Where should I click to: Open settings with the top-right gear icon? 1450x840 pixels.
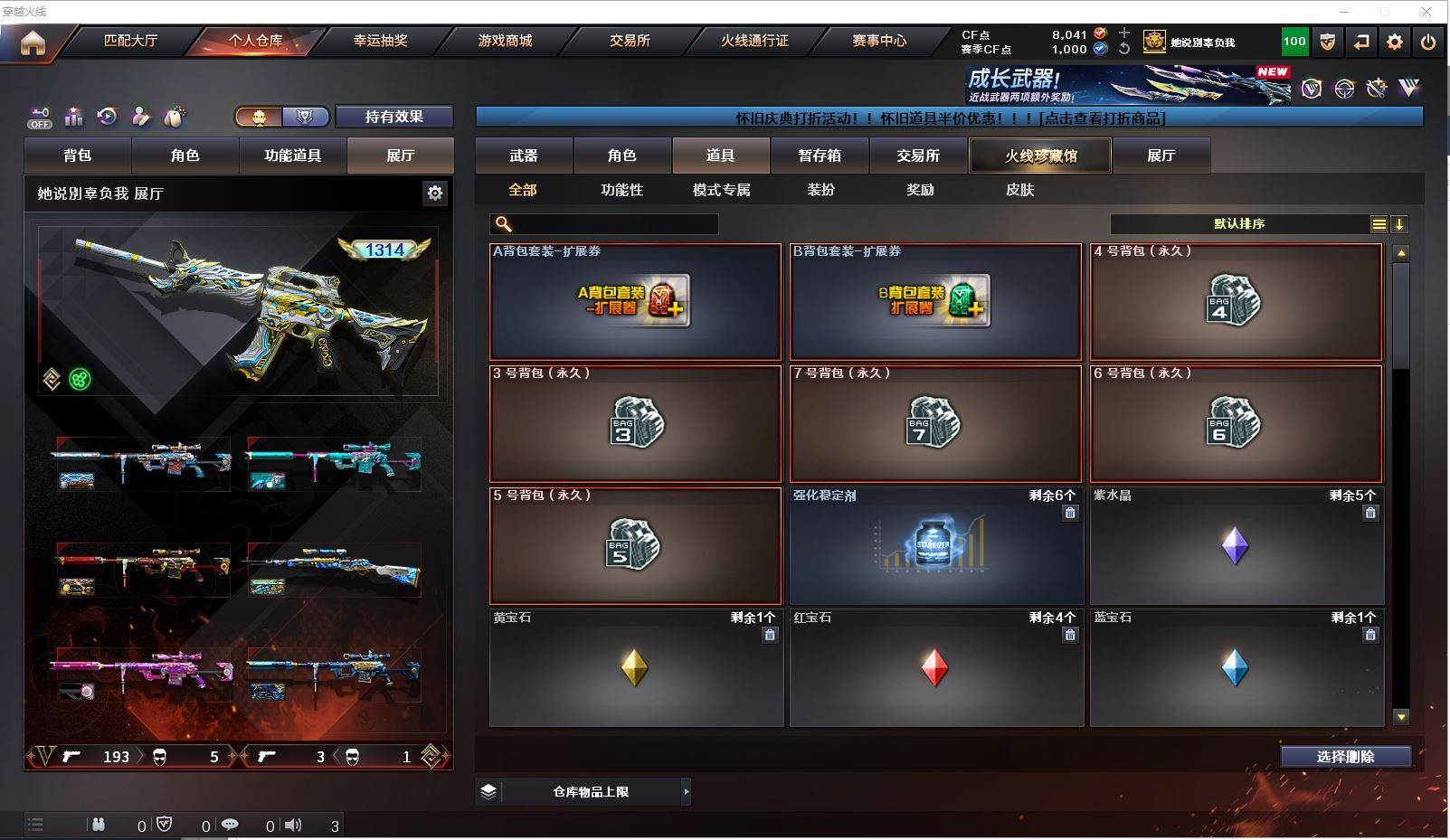1395,42
